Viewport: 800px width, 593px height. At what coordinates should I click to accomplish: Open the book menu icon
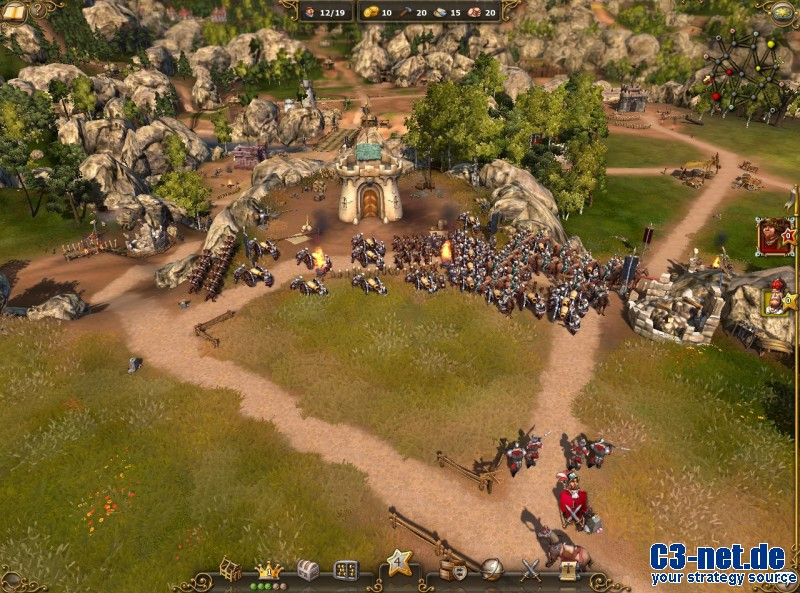coord(14,12)
